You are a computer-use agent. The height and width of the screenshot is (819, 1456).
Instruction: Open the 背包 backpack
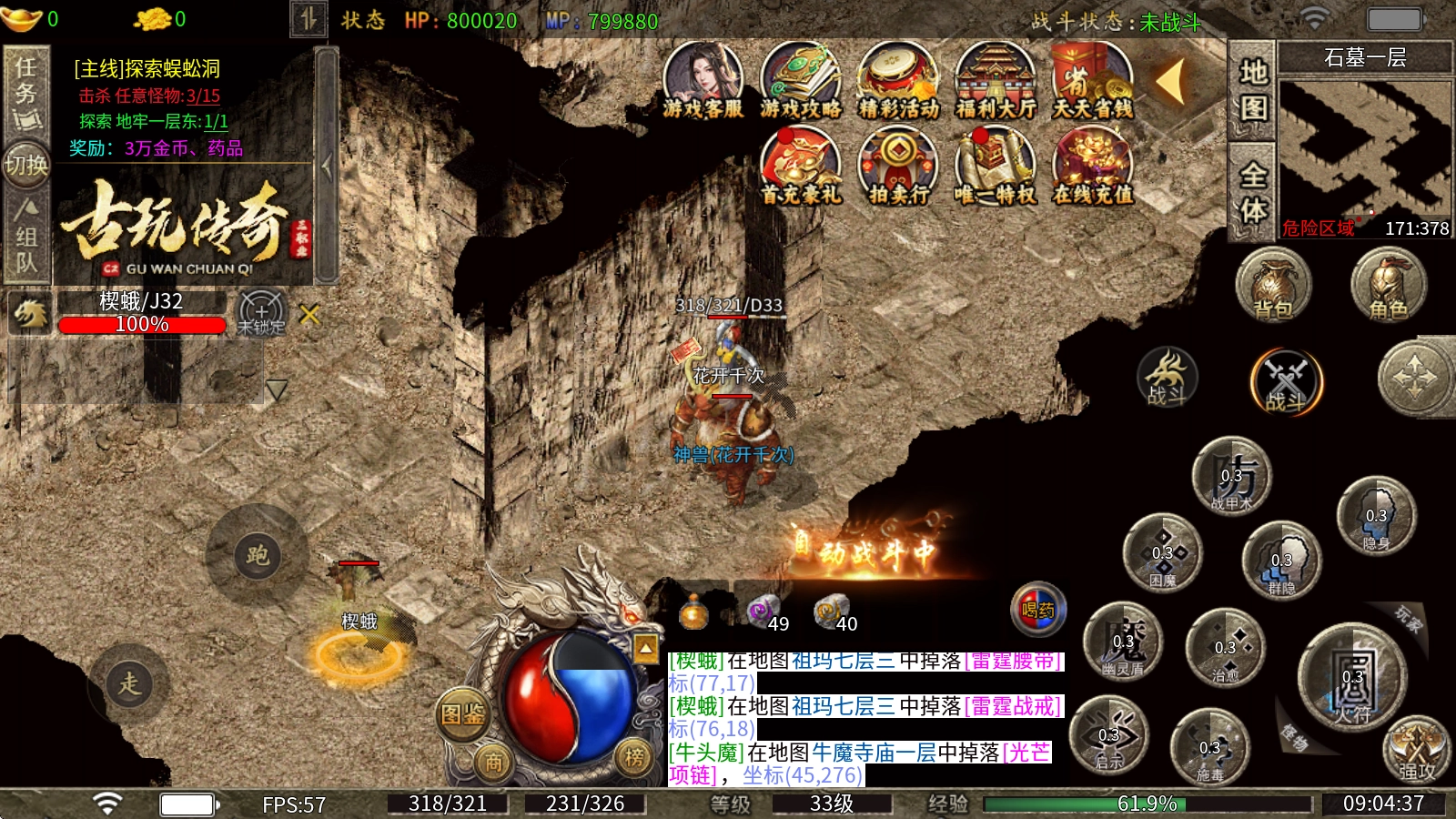pos(1273,286)
